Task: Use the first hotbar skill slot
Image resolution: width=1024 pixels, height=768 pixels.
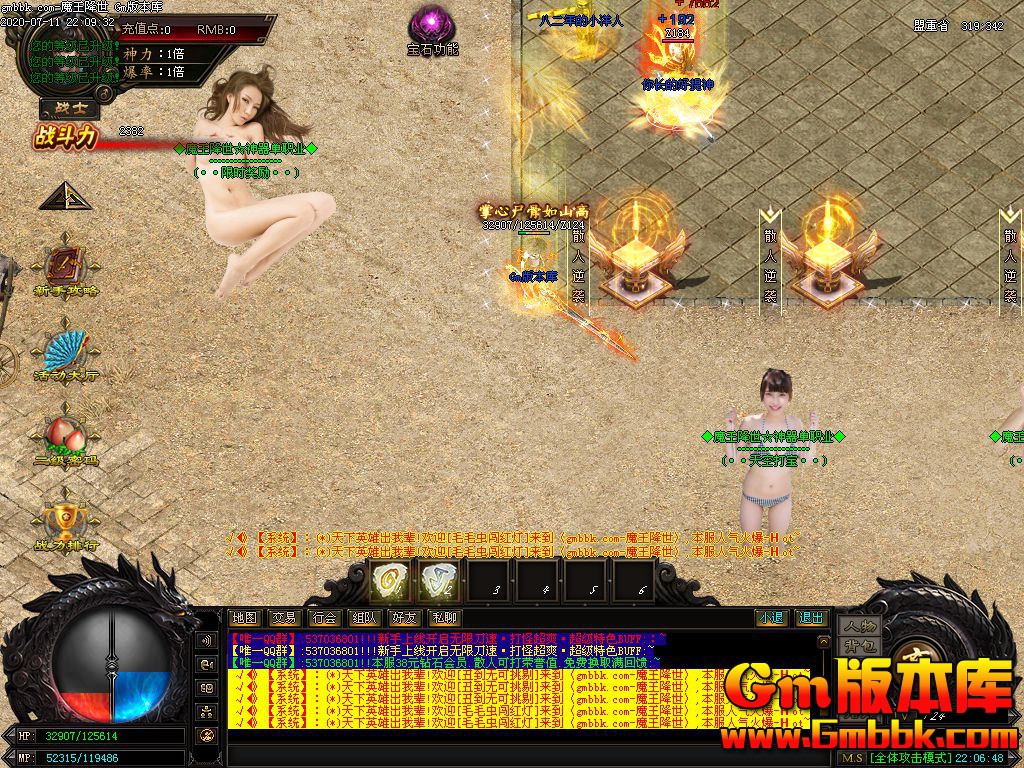Action: (388, 580)
